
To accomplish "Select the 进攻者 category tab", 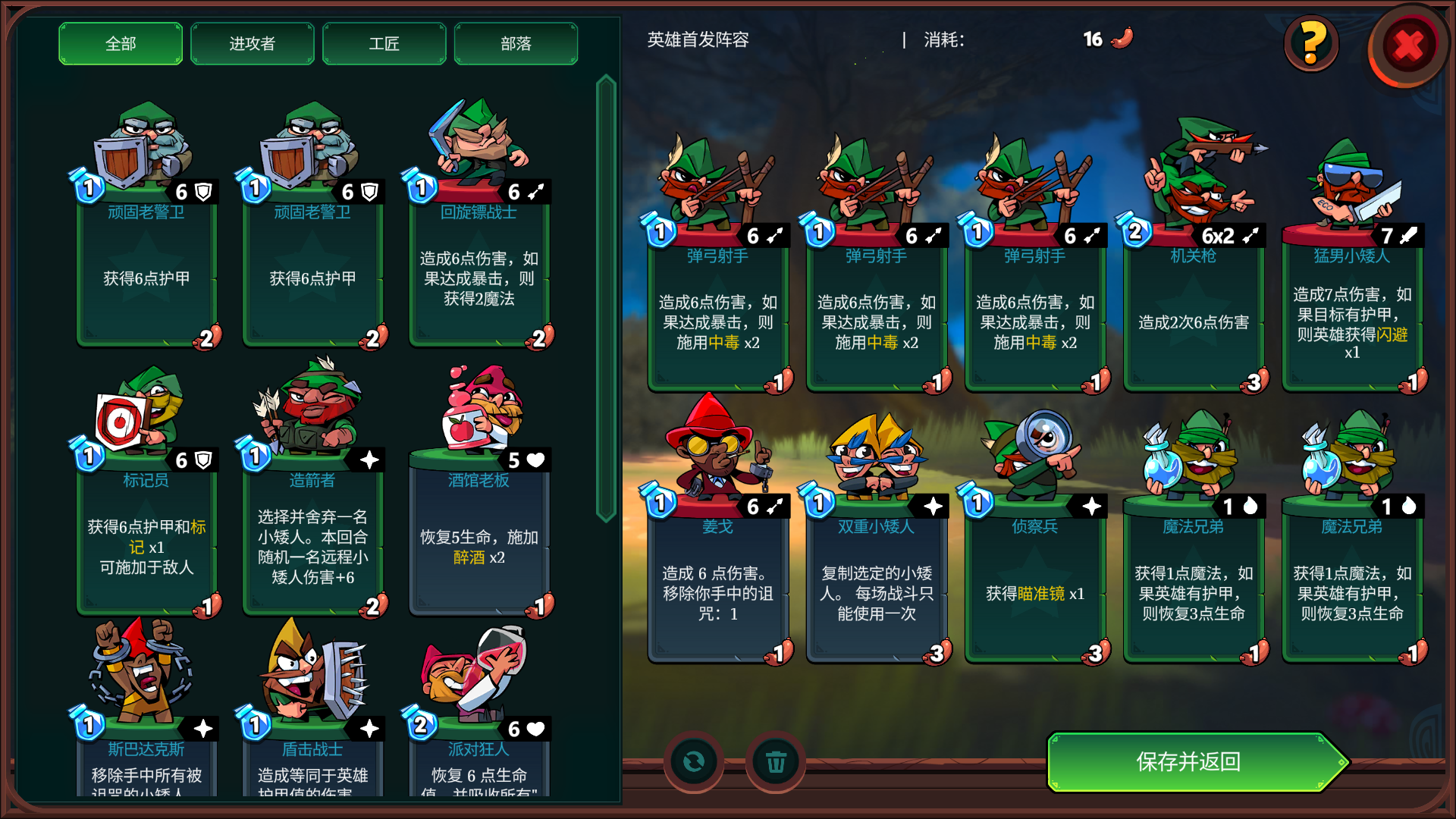I will (x=252, y=44).
